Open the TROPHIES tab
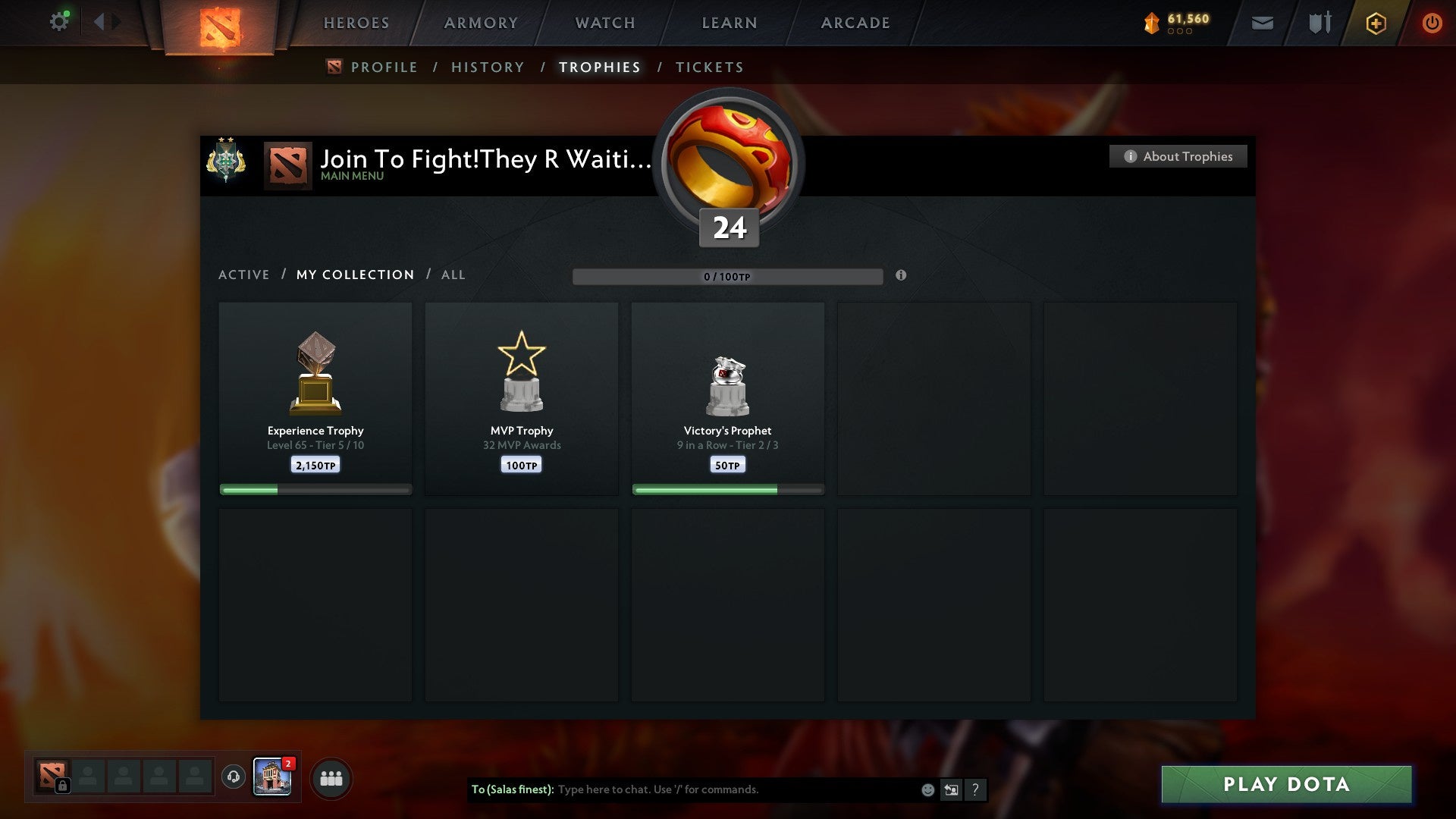 (x=599, y=67)
